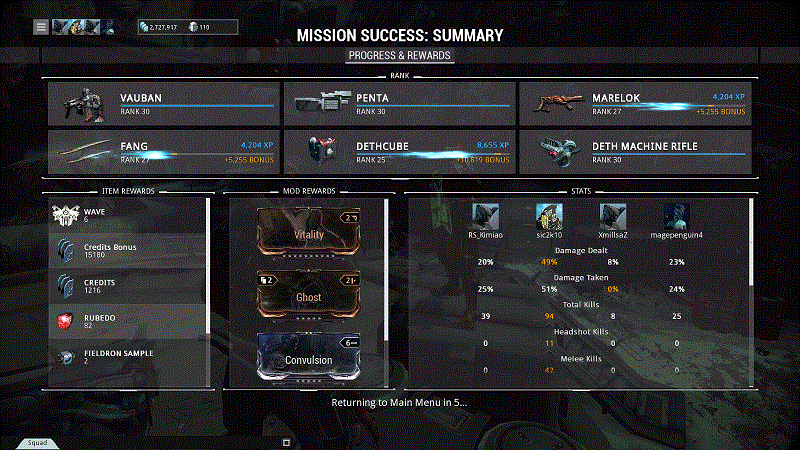Open the Squad tab
Viewport: 800px width, 450px height.
coord(37,441)
